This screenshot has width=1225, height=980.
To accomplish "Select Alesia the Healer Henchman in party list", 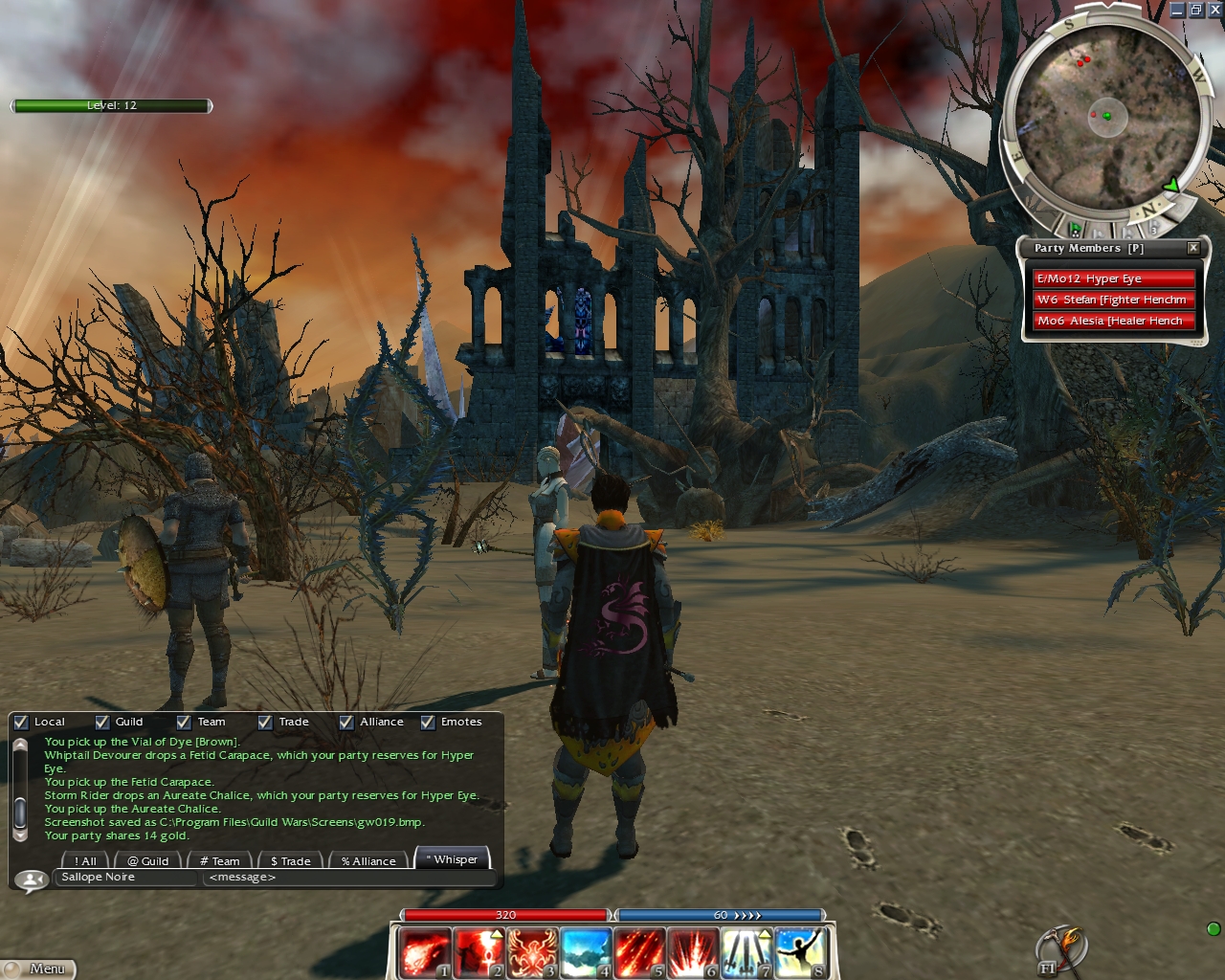I will pos(1113,321).
